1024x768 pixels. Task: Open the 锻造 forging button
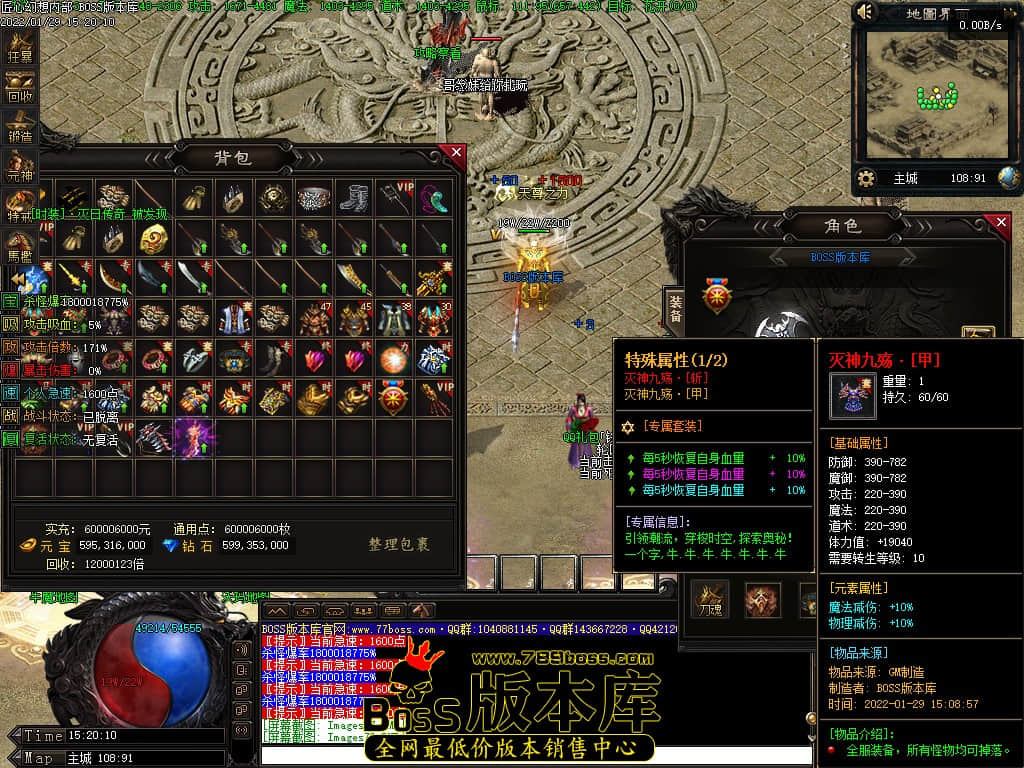(20, 128)
